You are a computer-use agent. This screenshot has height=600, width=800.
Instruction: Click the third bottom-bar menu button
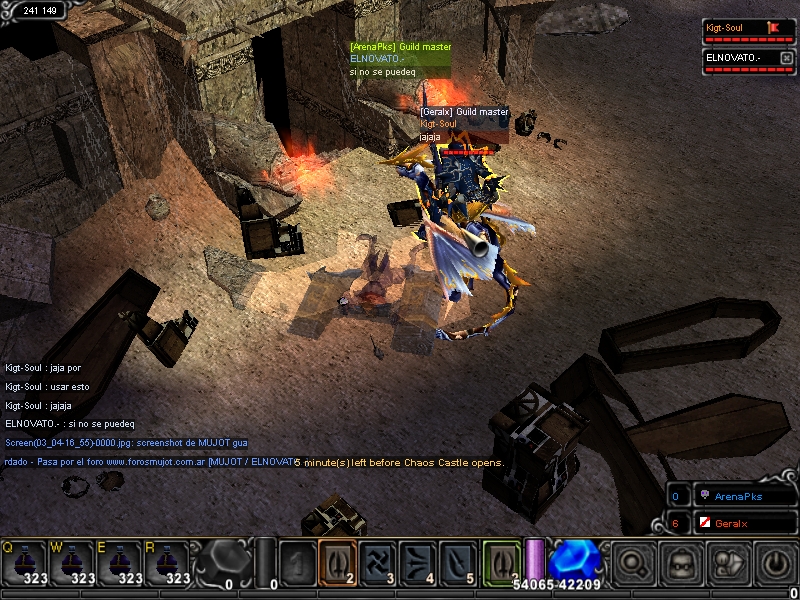coord(729,563)
